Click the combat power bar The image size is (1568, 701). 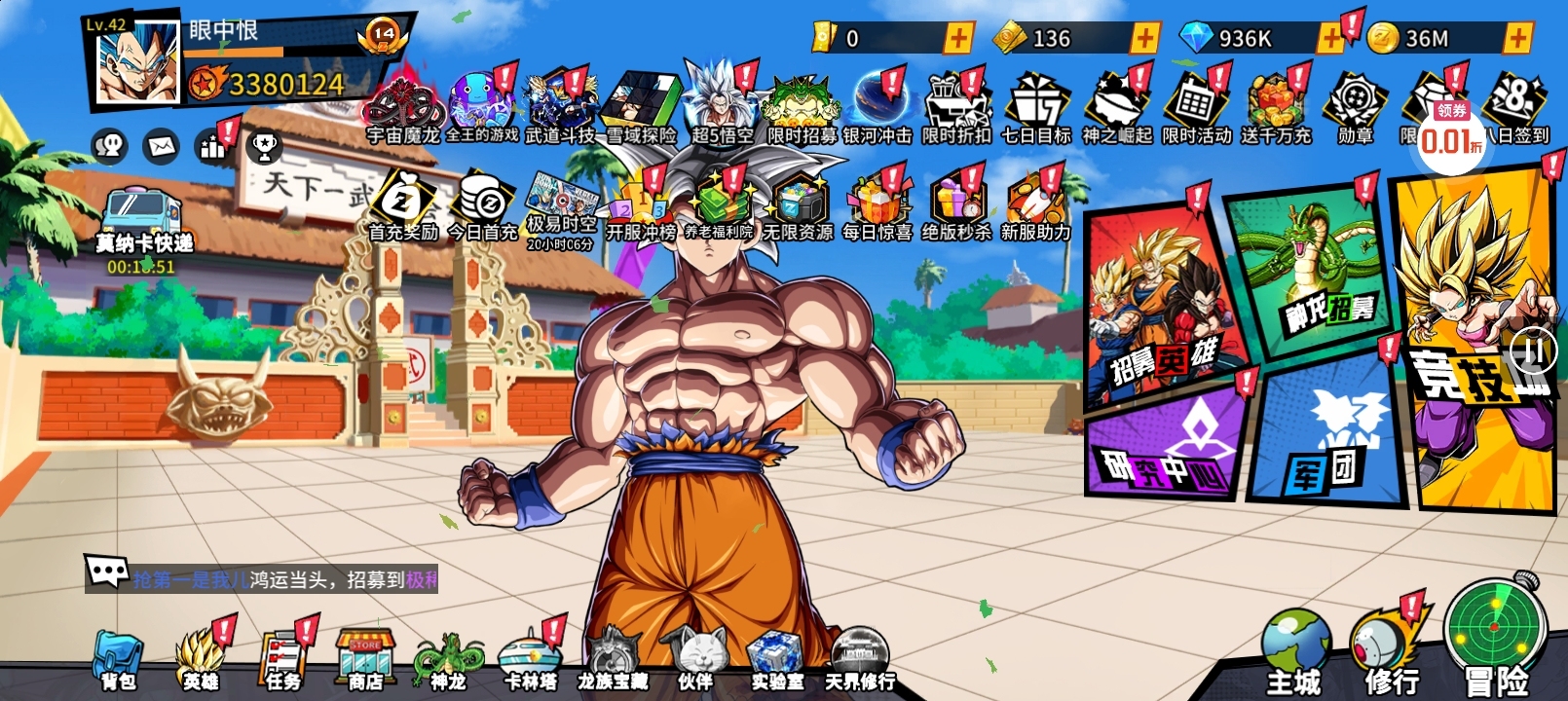click(282, 85)
